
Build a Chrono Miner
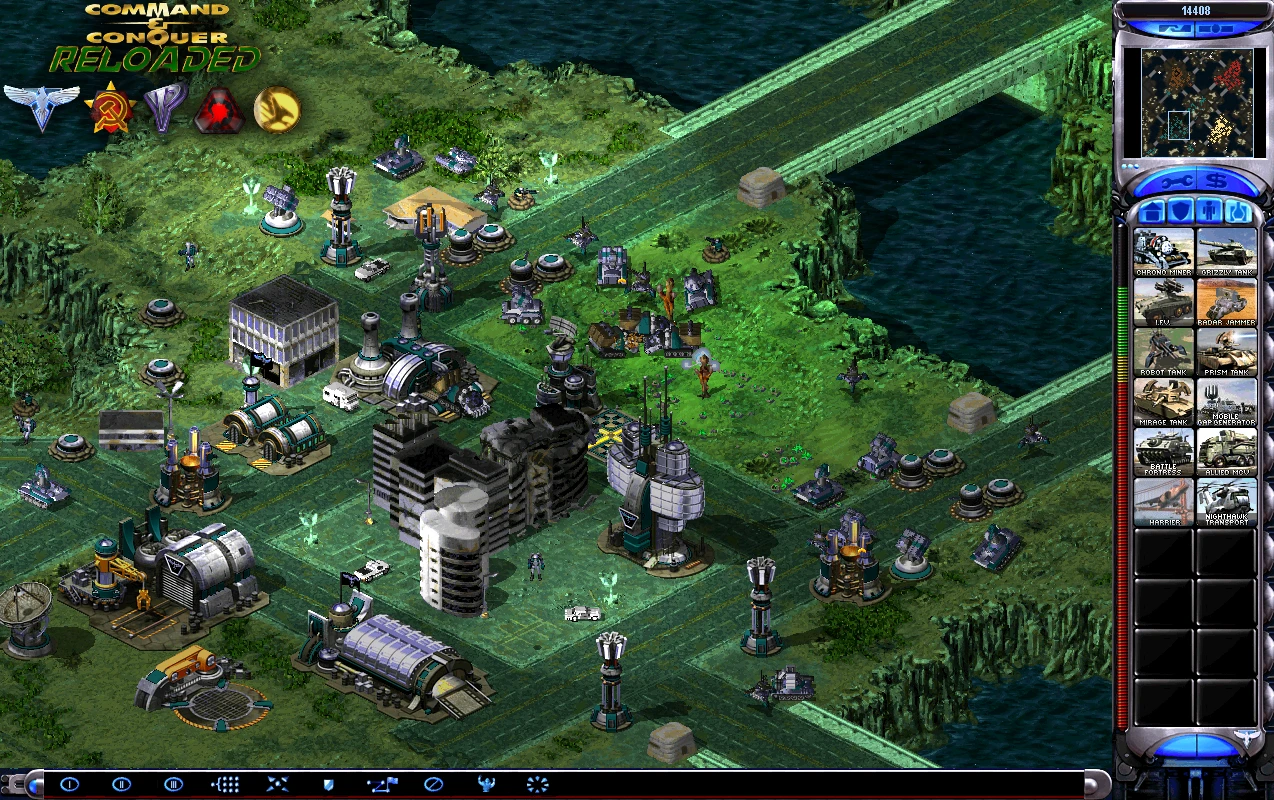[x=1163, y=252]
